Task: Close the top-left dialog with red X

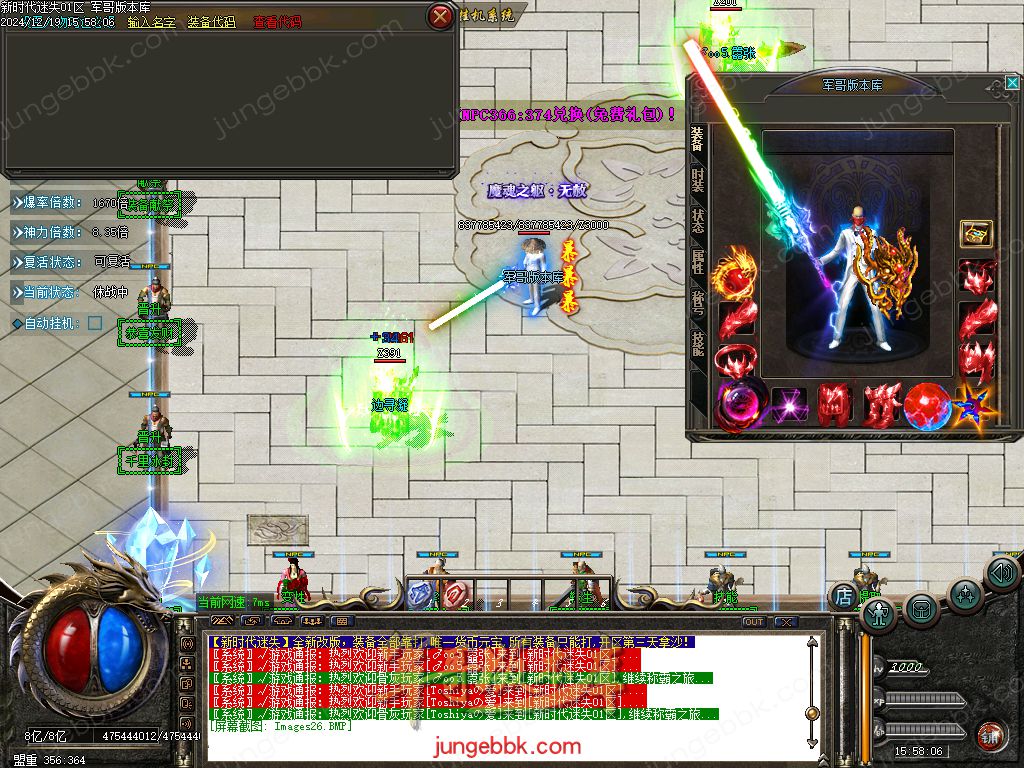Action: (x=439, y=16)
